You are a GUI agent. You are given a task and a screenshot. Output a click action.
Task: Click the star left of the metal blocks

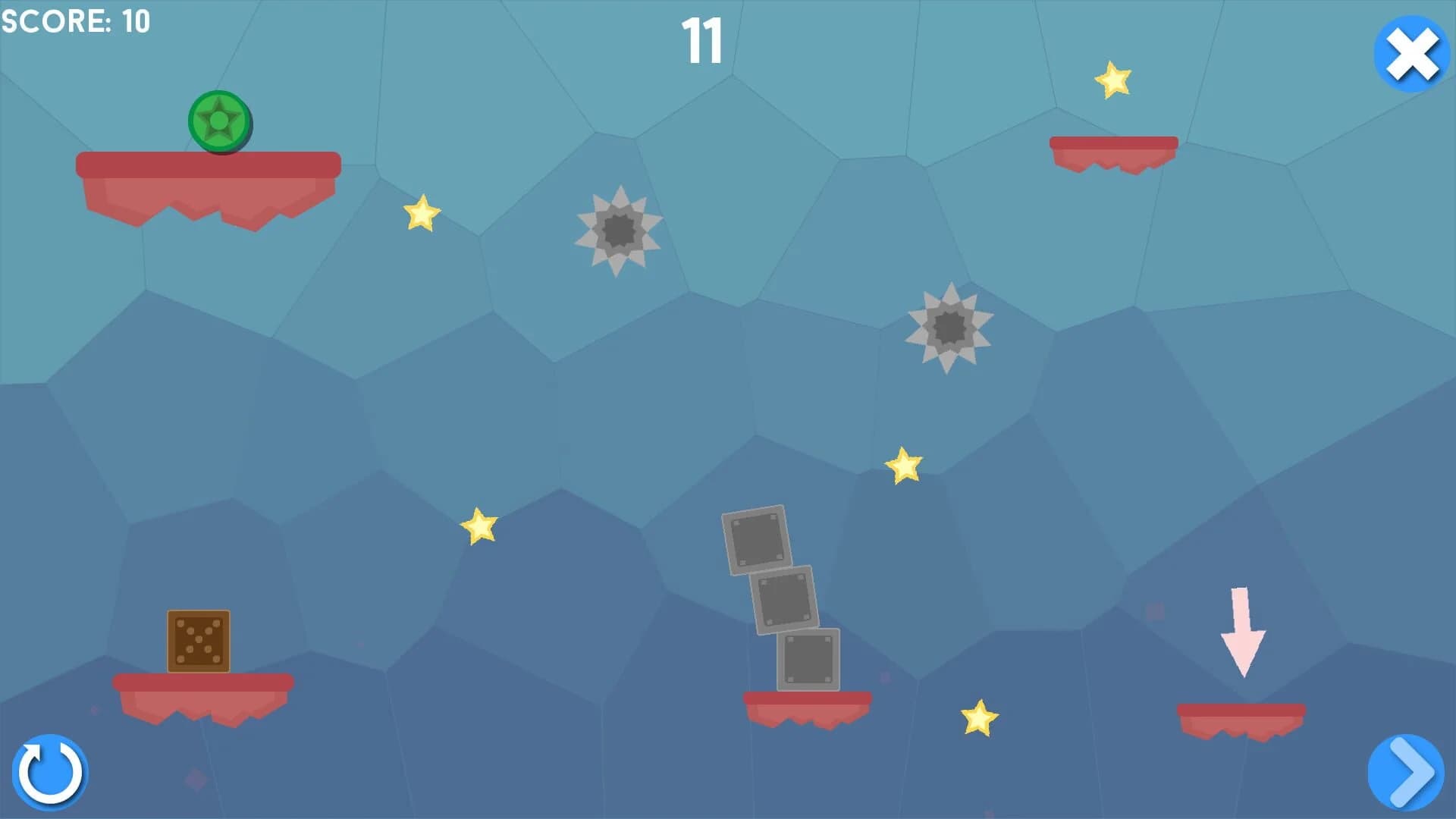coord(479,527)
